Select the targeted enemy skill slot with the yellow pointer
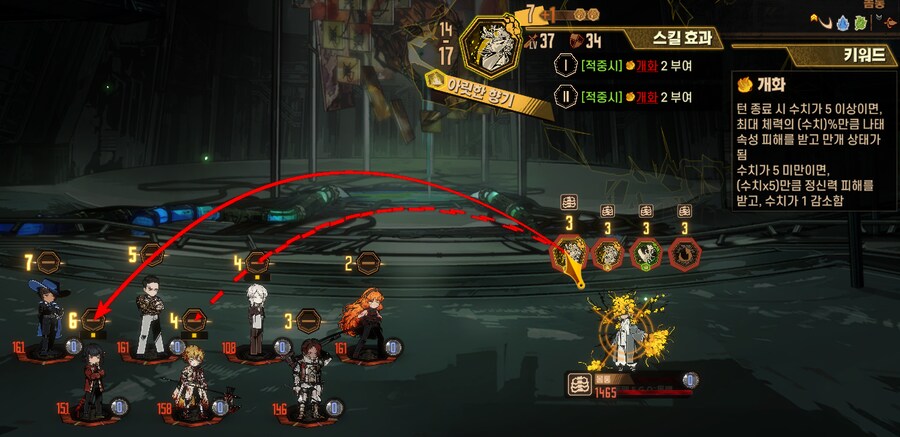Screen dimensions: 900x437 (569, 253)
